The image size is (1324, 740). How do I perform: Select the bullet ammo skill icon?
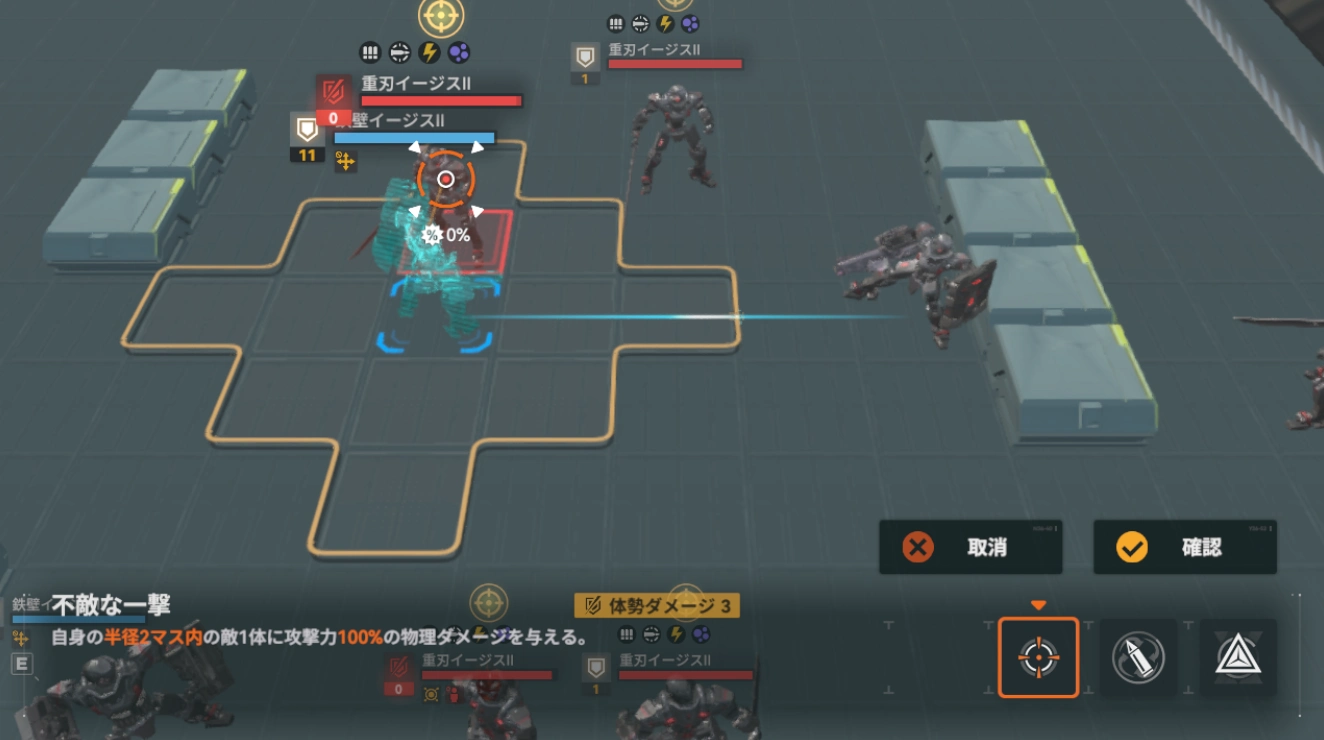pyautogui.click(x=1140, y=657)
